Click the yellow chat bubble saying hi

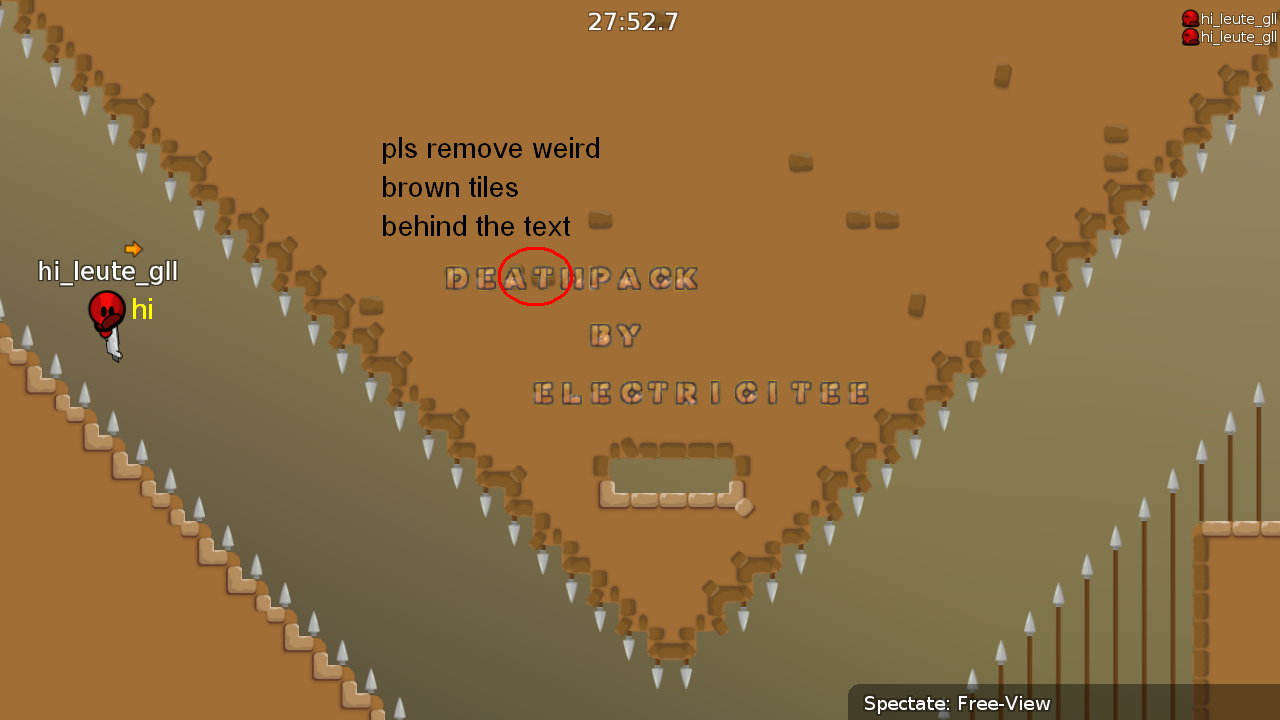(143, 310)
